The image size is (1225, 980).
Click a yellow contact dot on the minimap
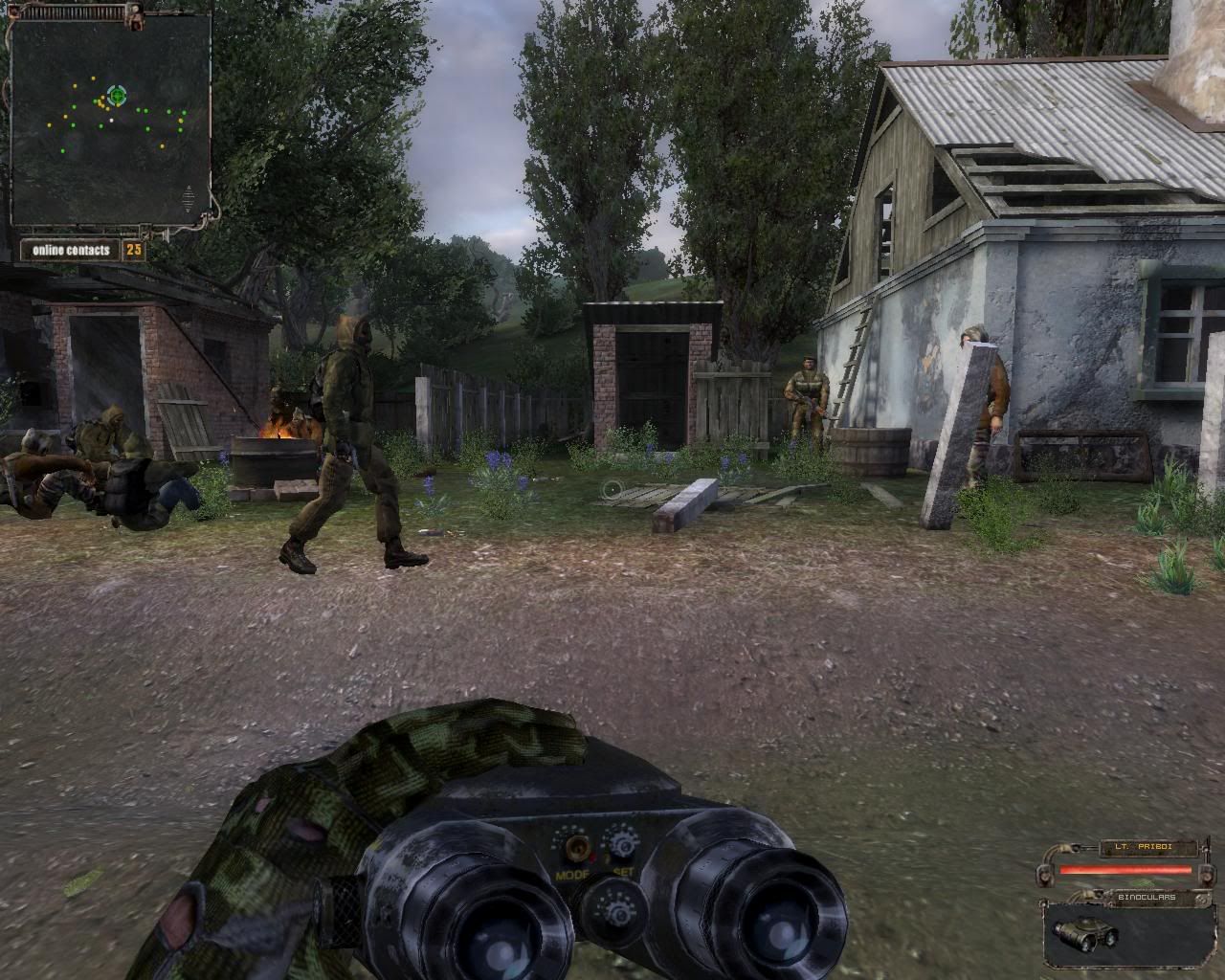[x=93, y=78]
